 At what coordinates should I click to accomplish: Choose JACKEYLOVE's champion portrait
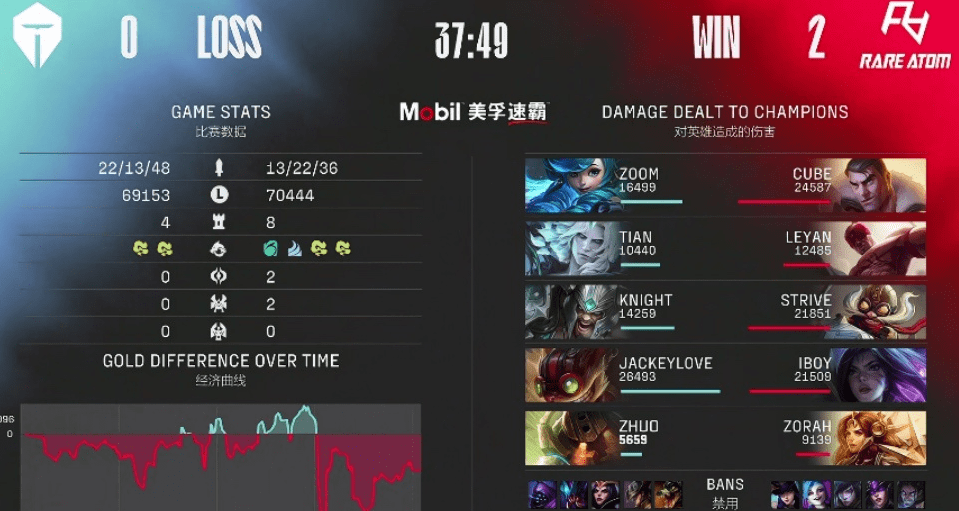570,374
